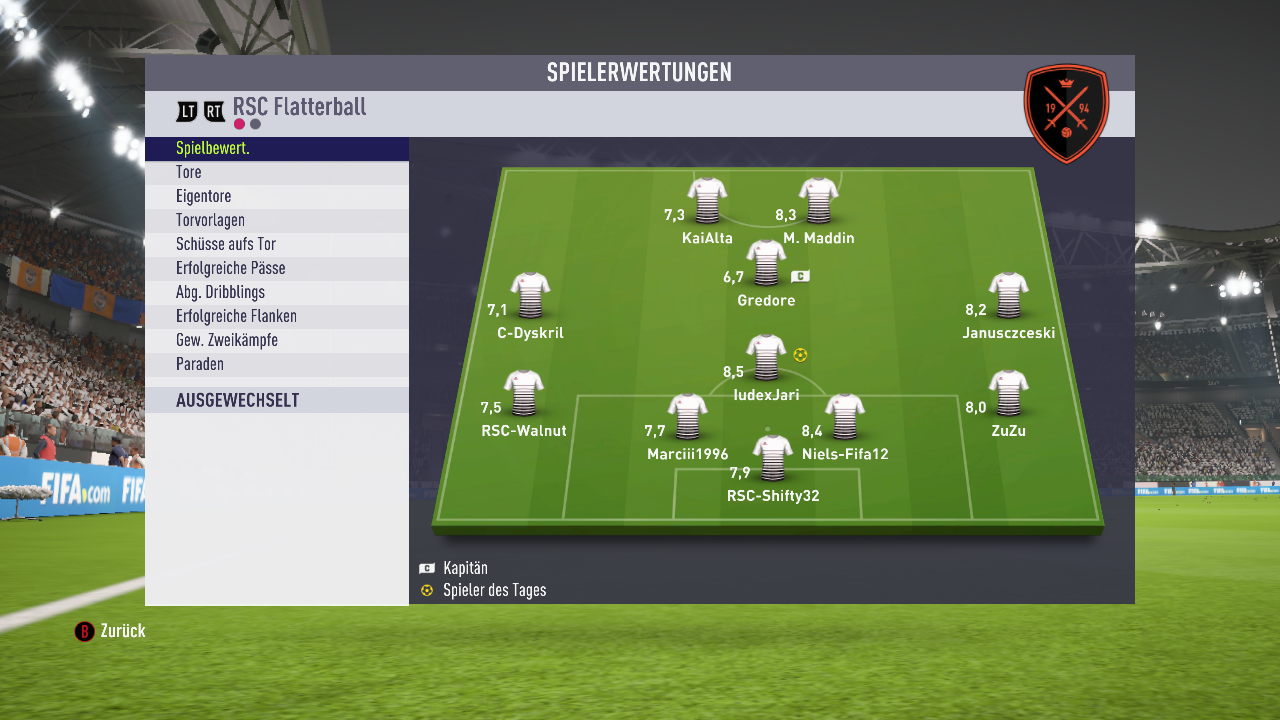The width and height of the screenshot is (1280, 720).
Task: Choose player C-Dyskril on the pitch
Action: (x=530, y=296)
